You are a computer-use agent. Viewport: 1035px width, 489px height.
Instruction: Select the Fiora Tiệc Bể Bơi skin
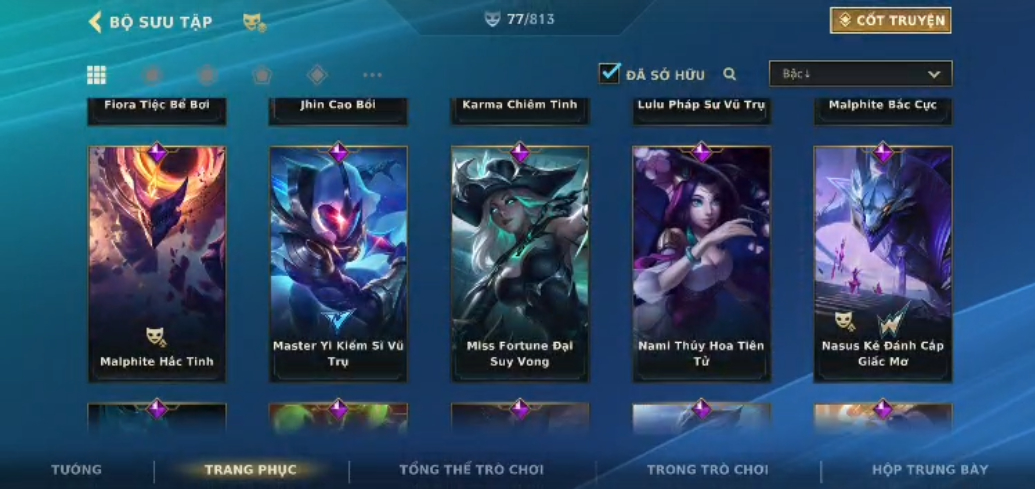pos(157,109)
